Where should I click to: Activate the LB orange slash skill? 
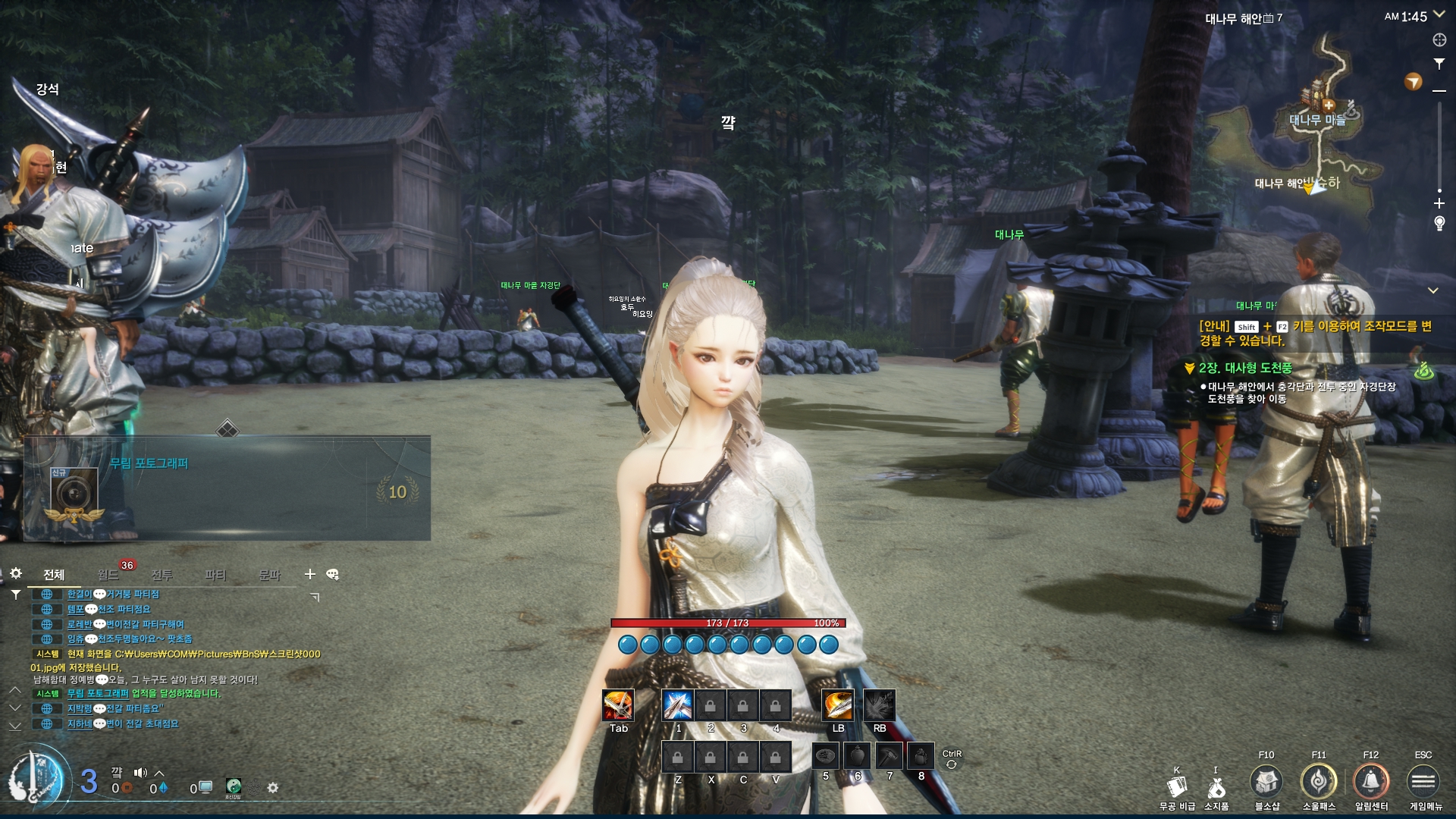(838, 705)
